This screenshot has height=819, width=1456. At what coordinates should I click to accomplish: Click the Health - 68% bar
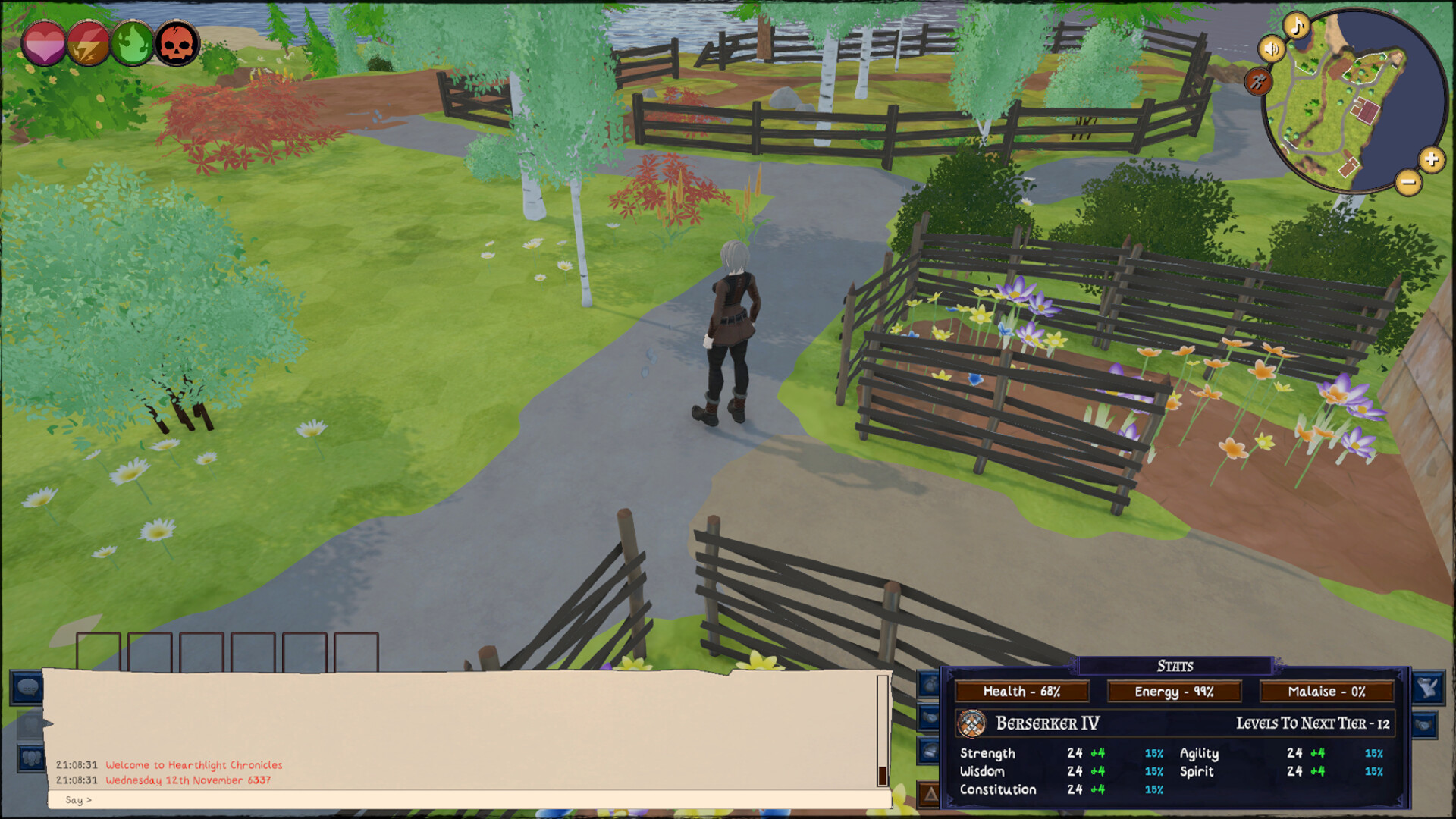point(1021,691)
